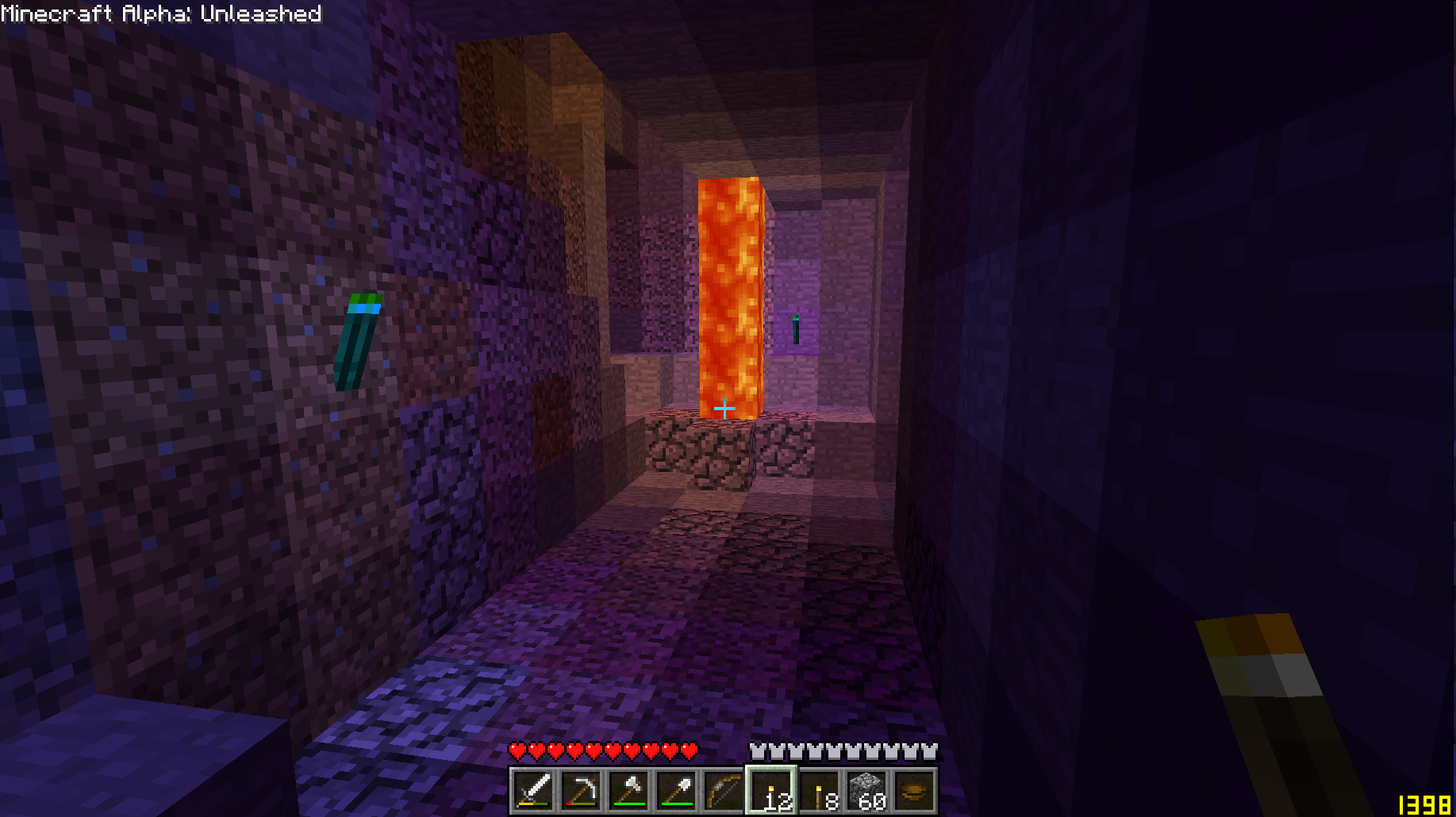Select the iron sword hotbar slot
Screen dimensions: 1456x817
pos(533,791)
